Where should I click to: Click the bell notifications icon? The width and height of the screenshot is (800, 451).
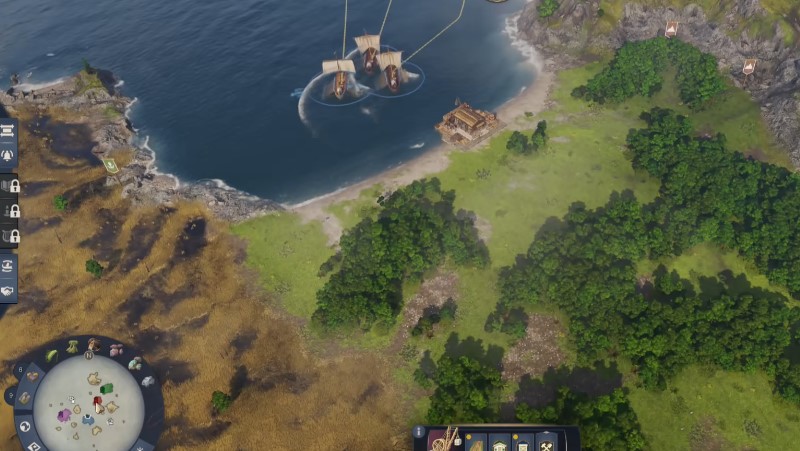(x=7, y=157)
